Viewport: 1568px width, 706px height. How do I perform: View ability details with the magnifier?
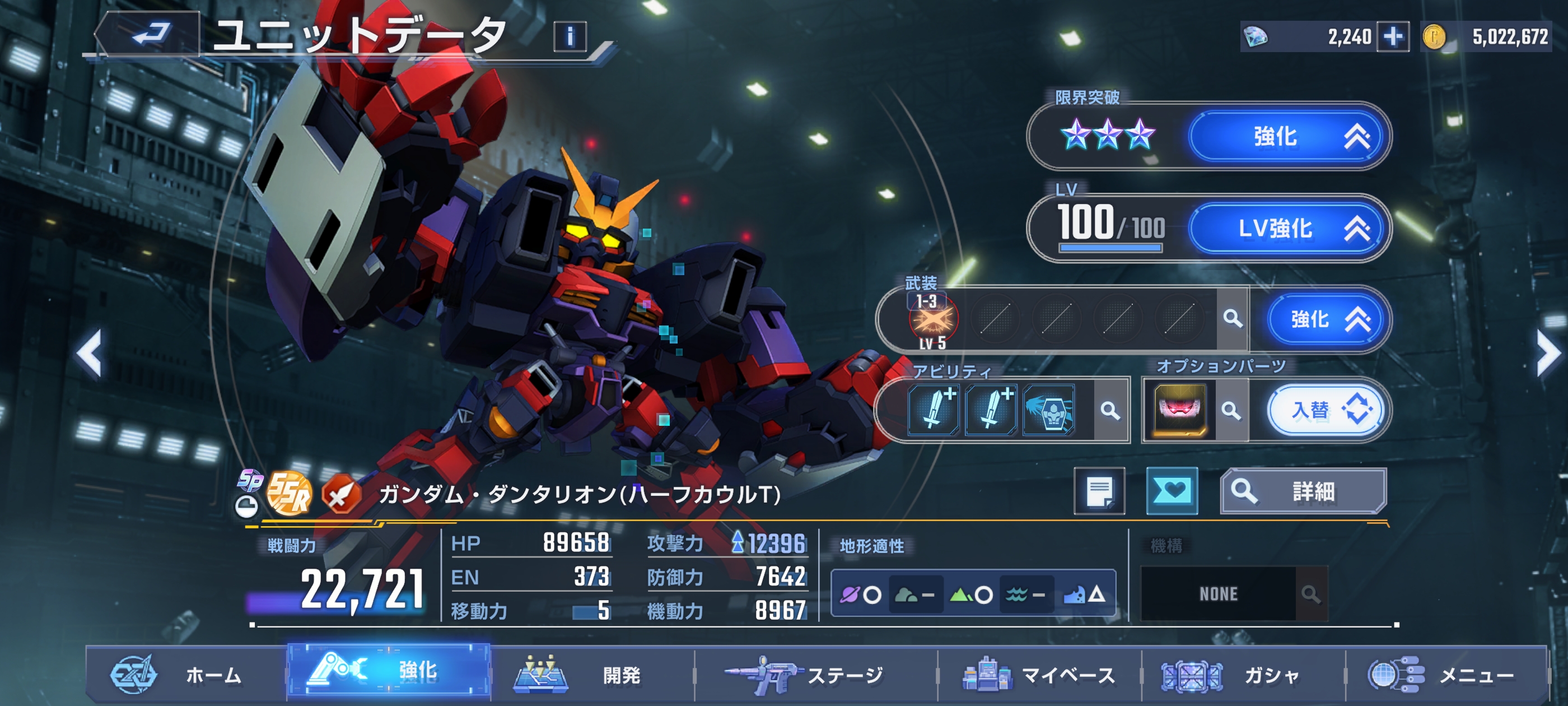pos(1110,411)
